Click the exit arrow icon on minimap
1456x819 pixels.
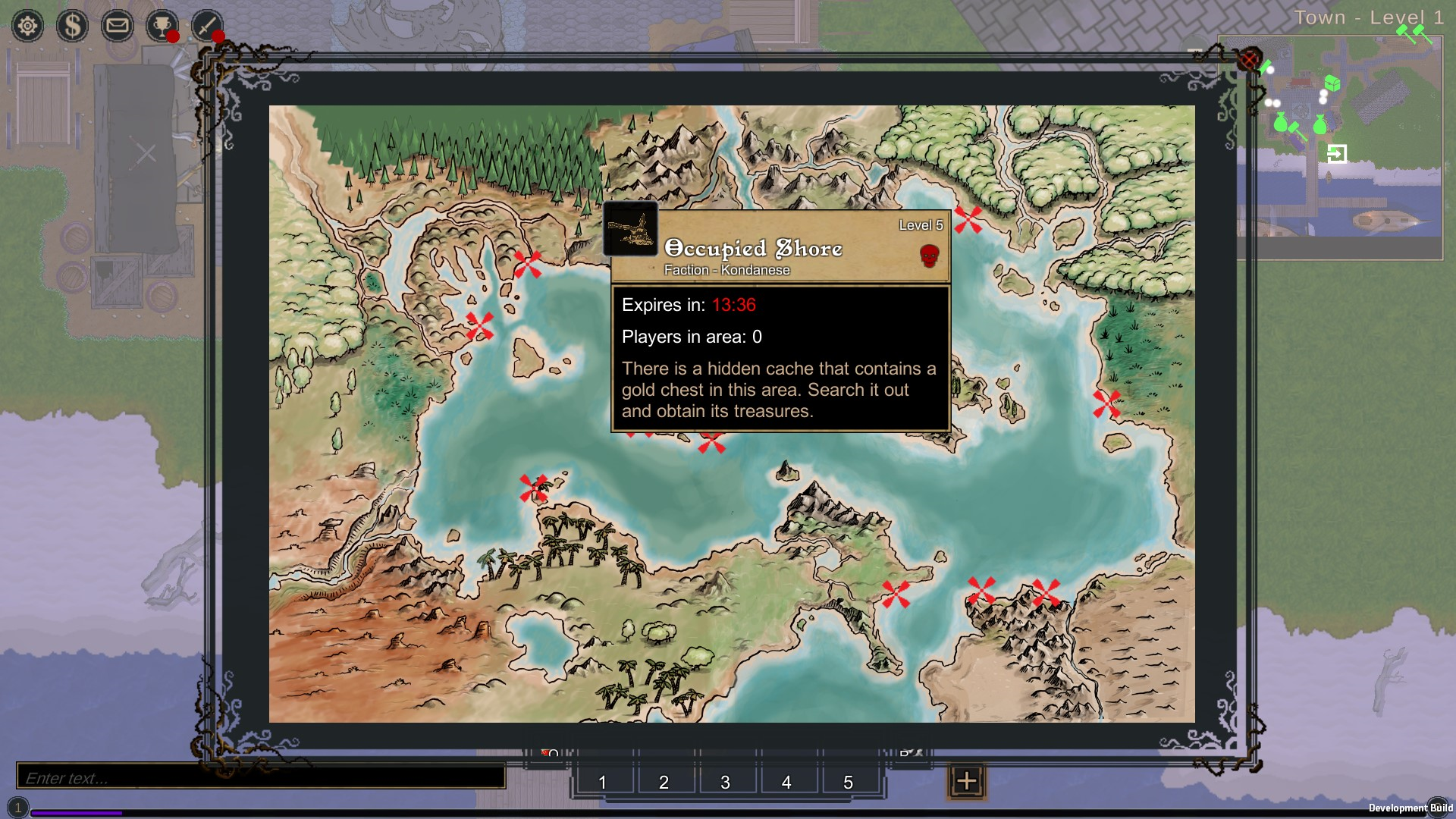1337,154
